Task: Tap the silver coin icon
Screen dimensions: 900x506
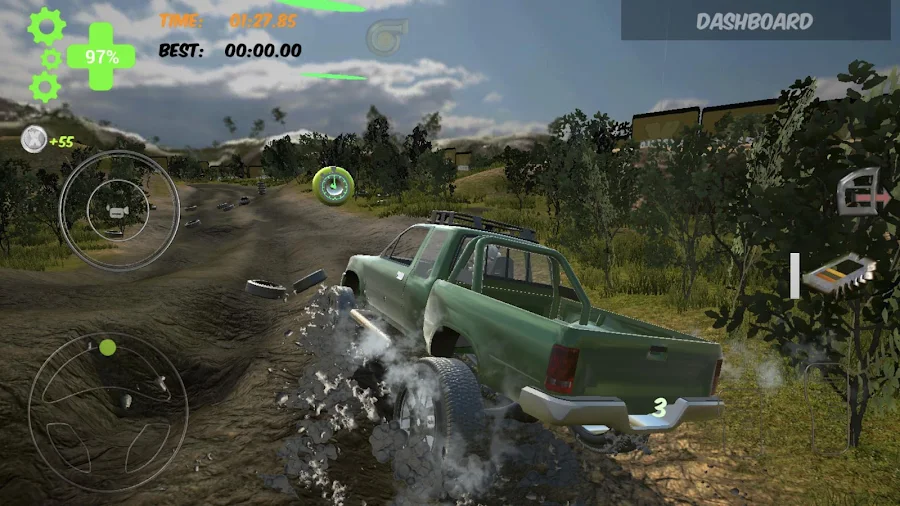Action: click(x=33, y=141)
